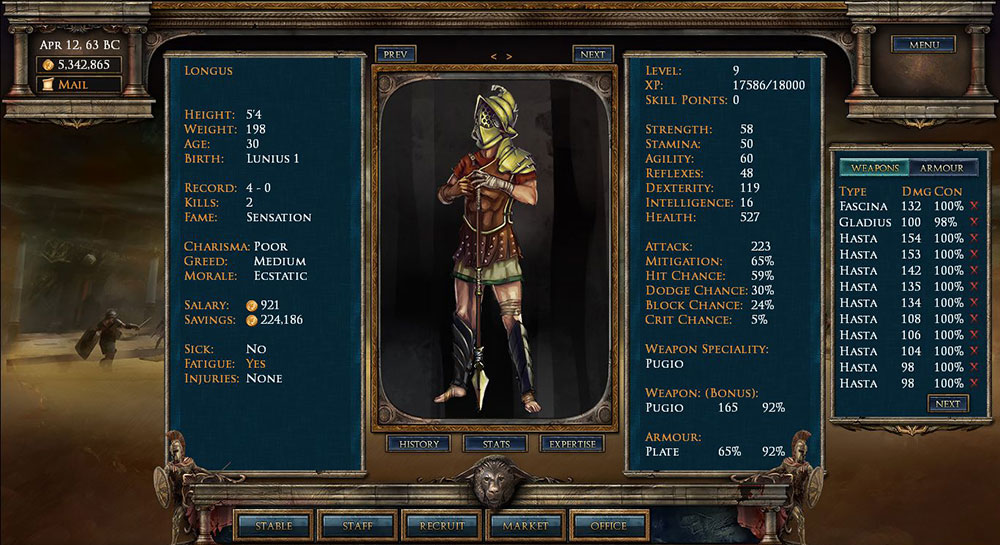The height and width of the screenshot is (545, 1000).
Task: Switch to the Armour tab
Action: tap(941, 168)
